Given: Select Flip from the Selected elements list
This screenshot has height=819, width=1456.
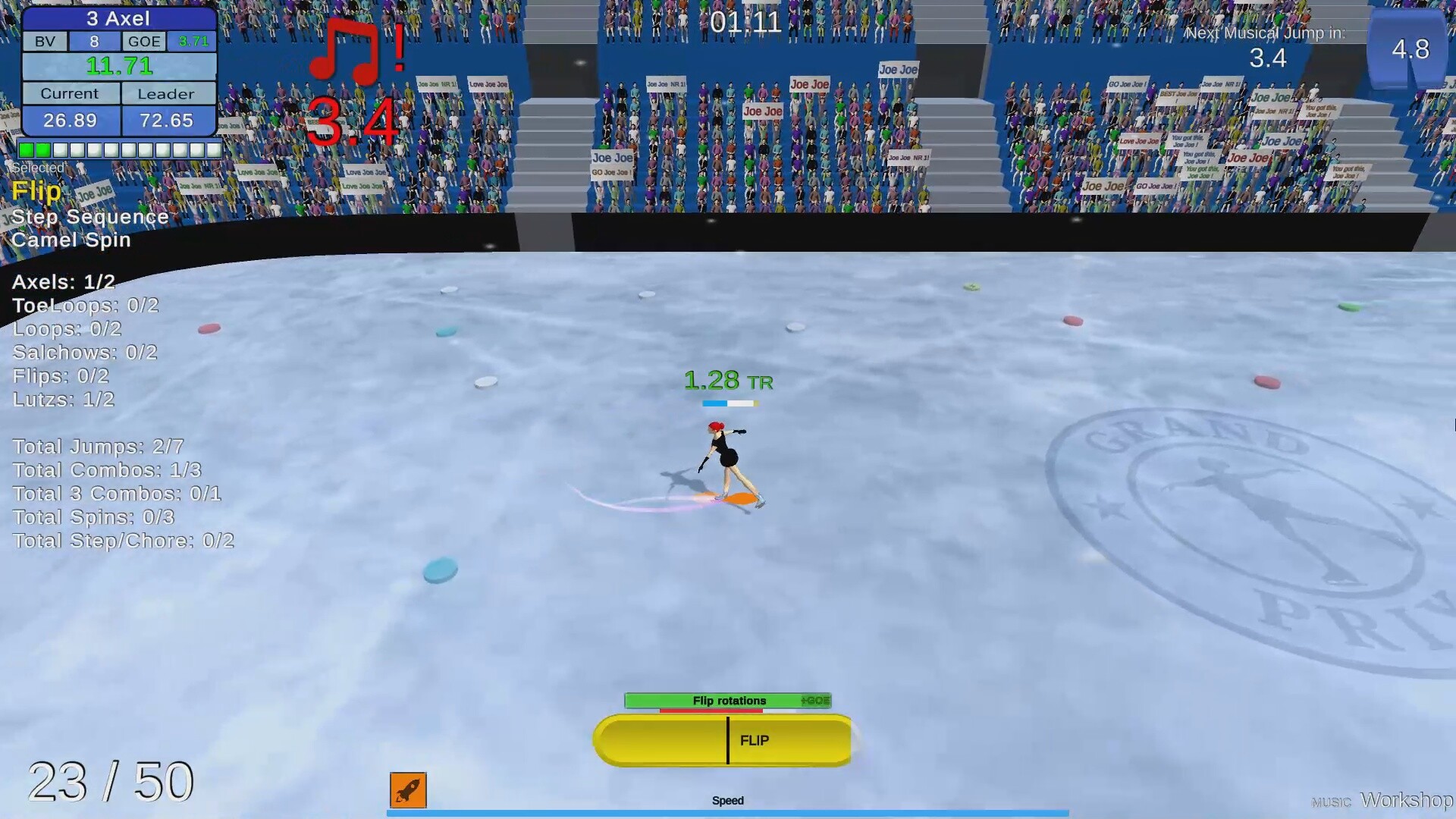Looking at the screenshot, I should (x=36, y=191).
